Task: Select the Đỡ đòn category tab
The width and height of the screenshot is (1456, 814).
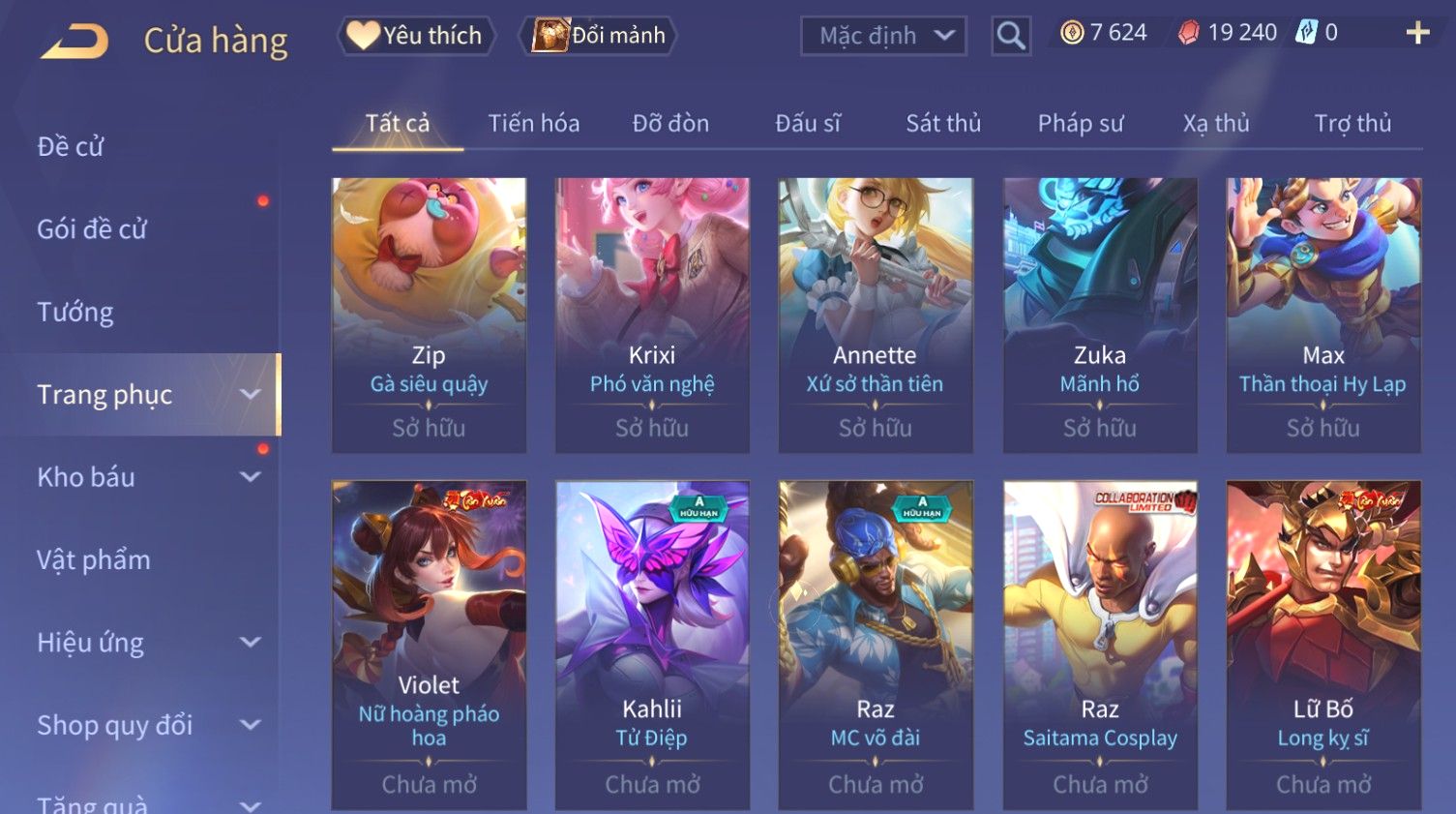Action: [670, 124]
